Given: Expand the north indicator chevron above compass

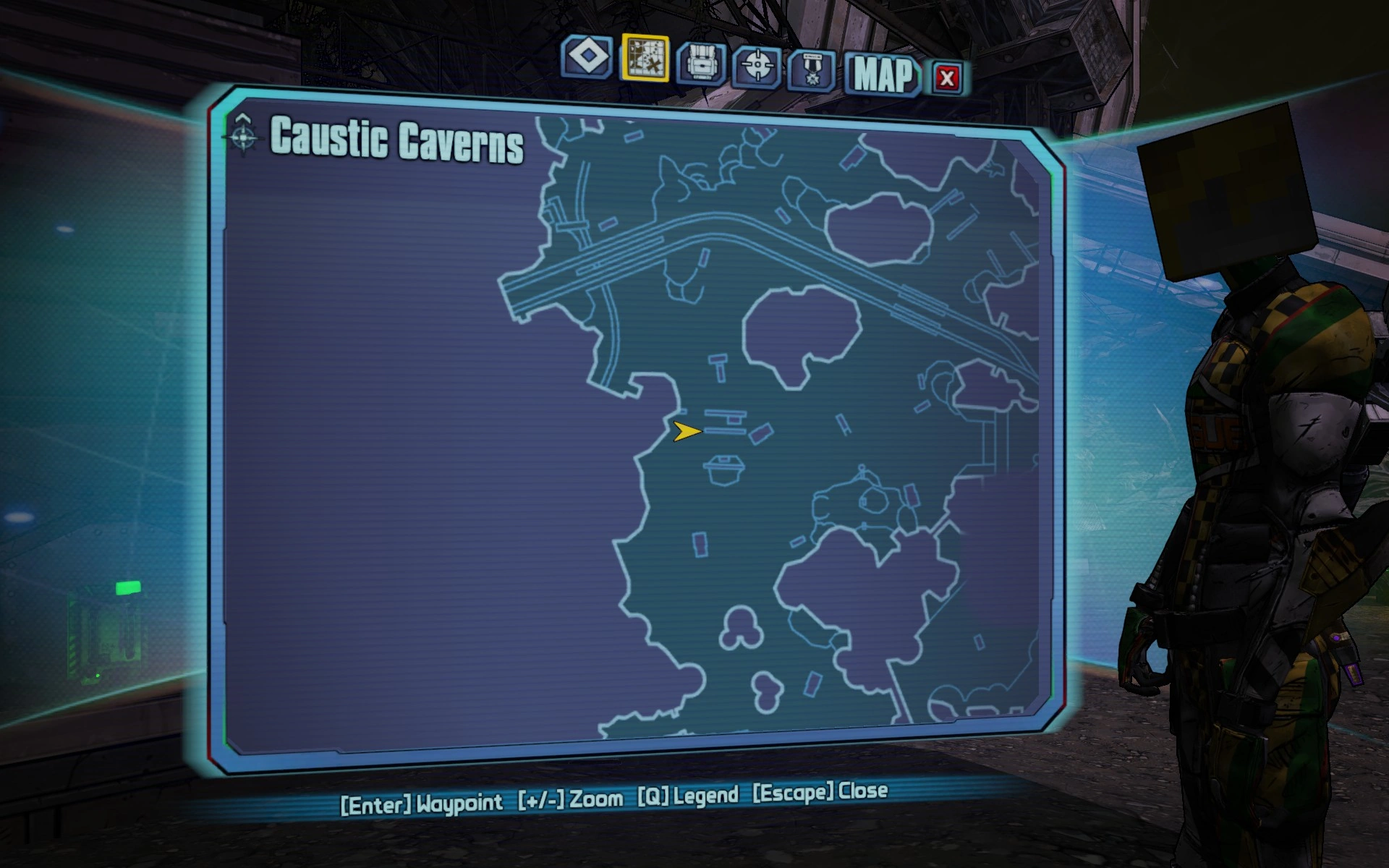Looking at the screenshot, I should [243, 116].
